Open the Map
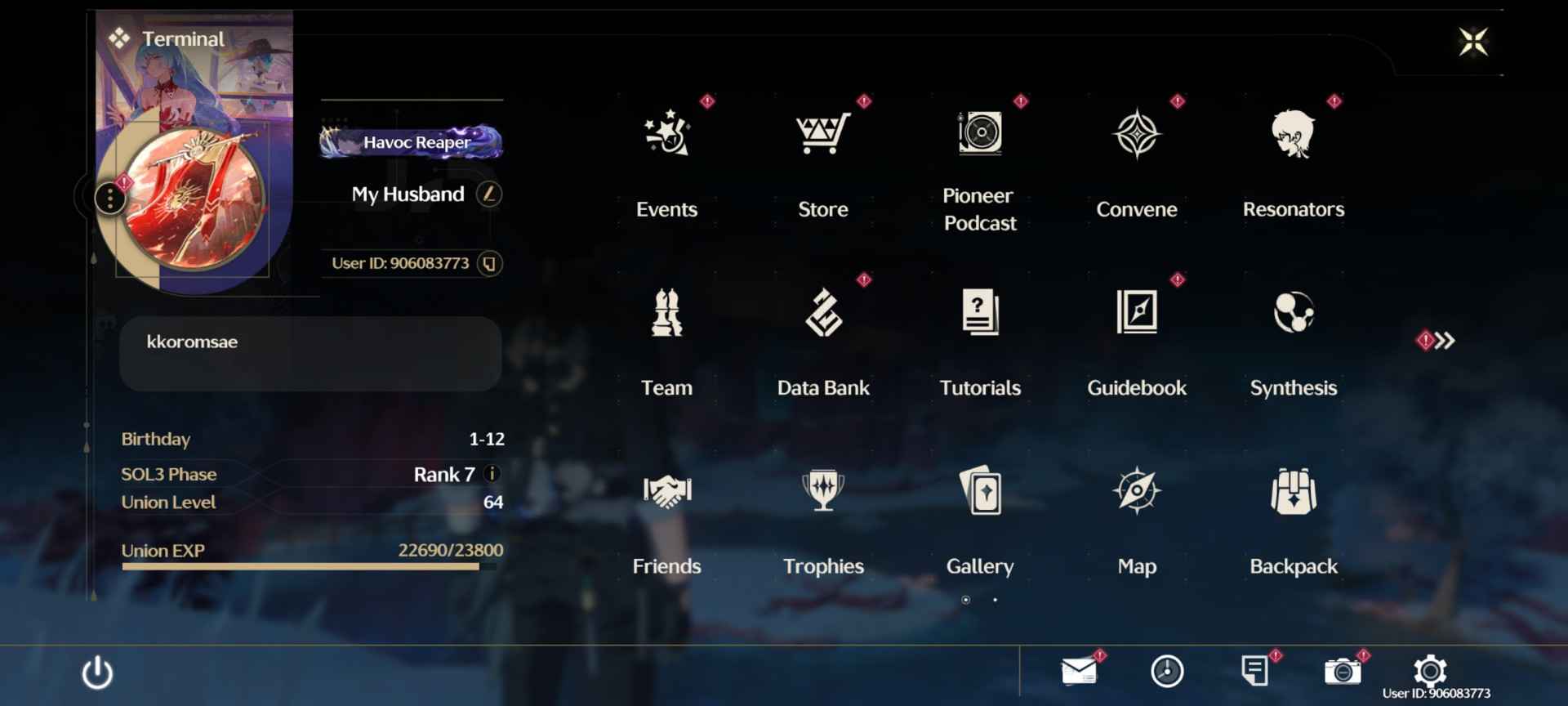This screenshot has width=1568, height=706. pyautogui.click(x=1136, y=507)
